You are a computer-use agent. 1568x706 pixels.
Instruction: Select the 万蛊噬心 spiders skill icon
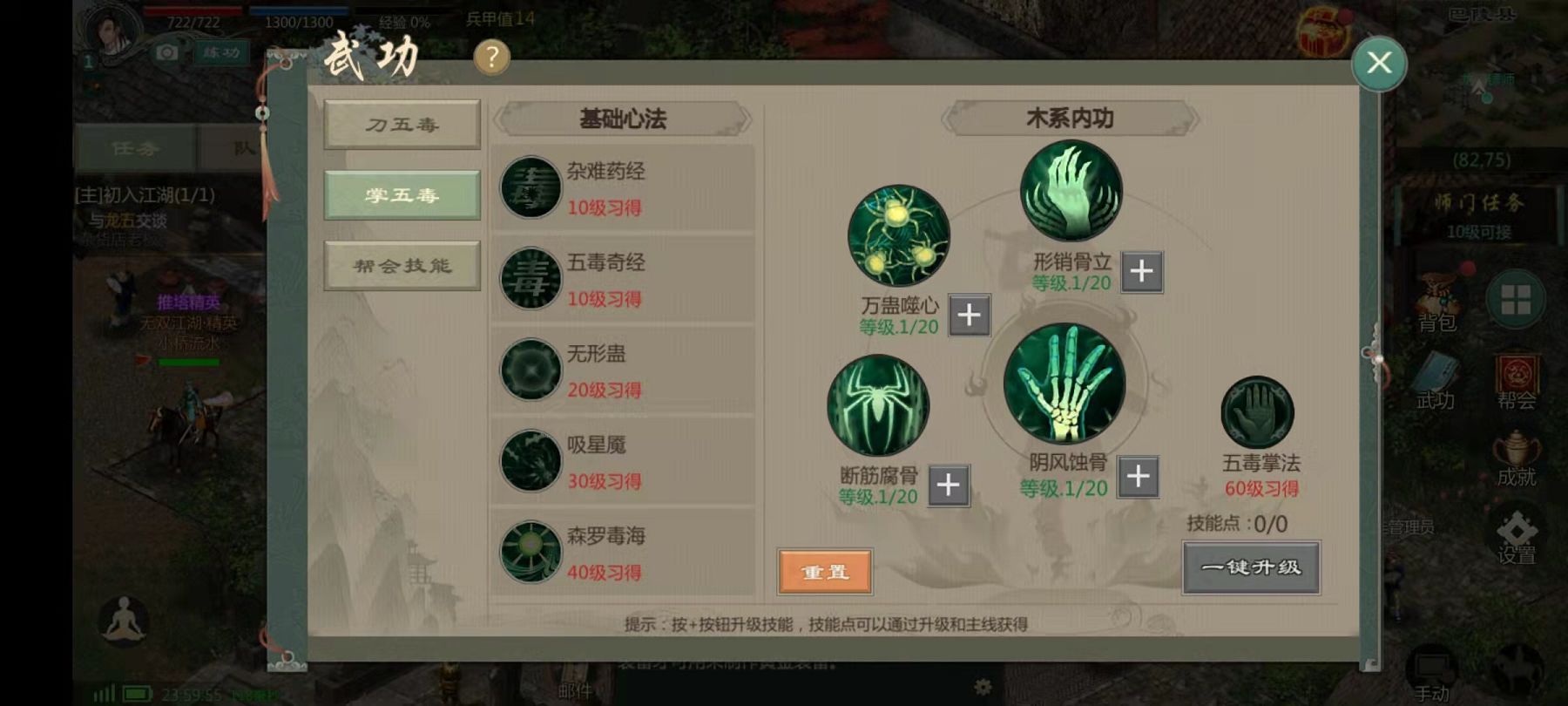pyautogui.click(x=899, y=235)
